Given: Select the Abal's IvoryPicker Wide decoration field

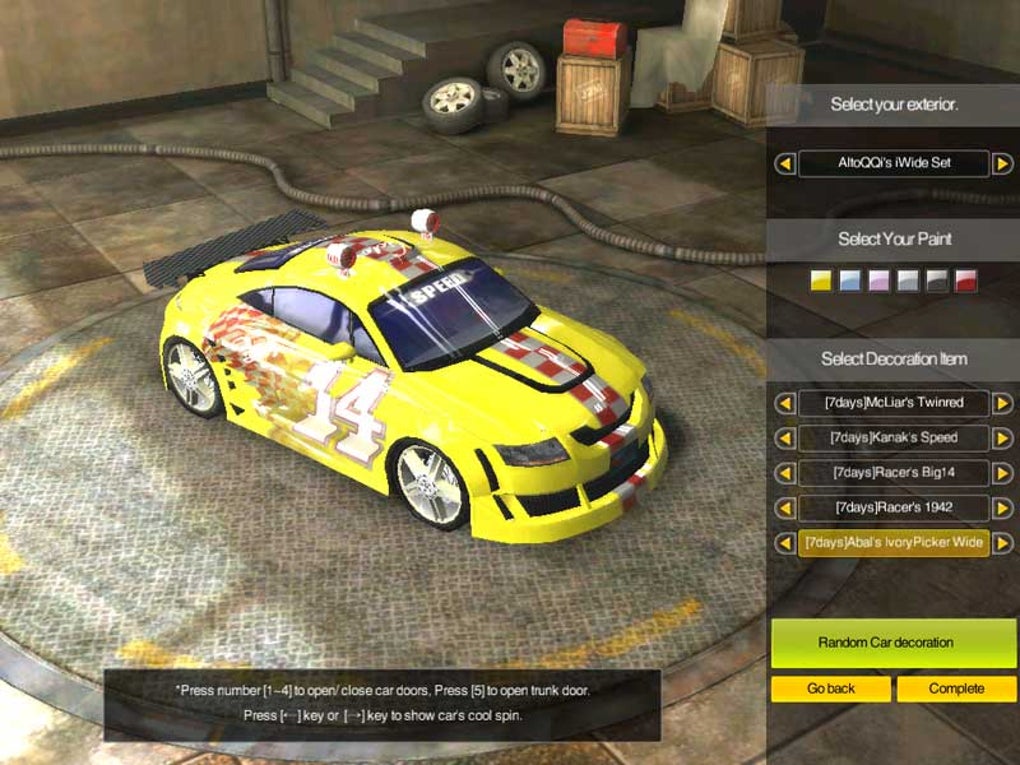Looking at the screenshot, I should [893, 543].
